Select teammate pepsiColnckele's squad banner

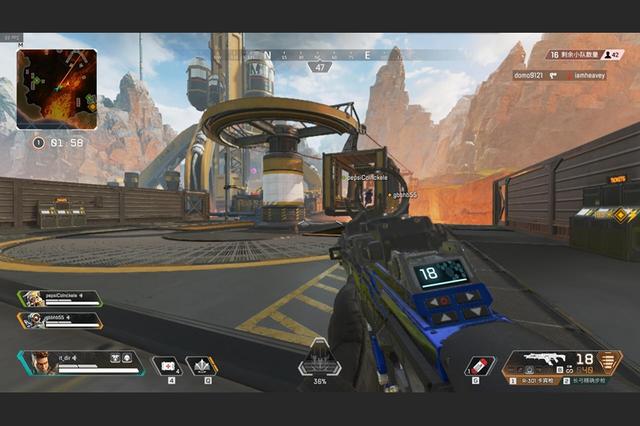pos(60,298)
